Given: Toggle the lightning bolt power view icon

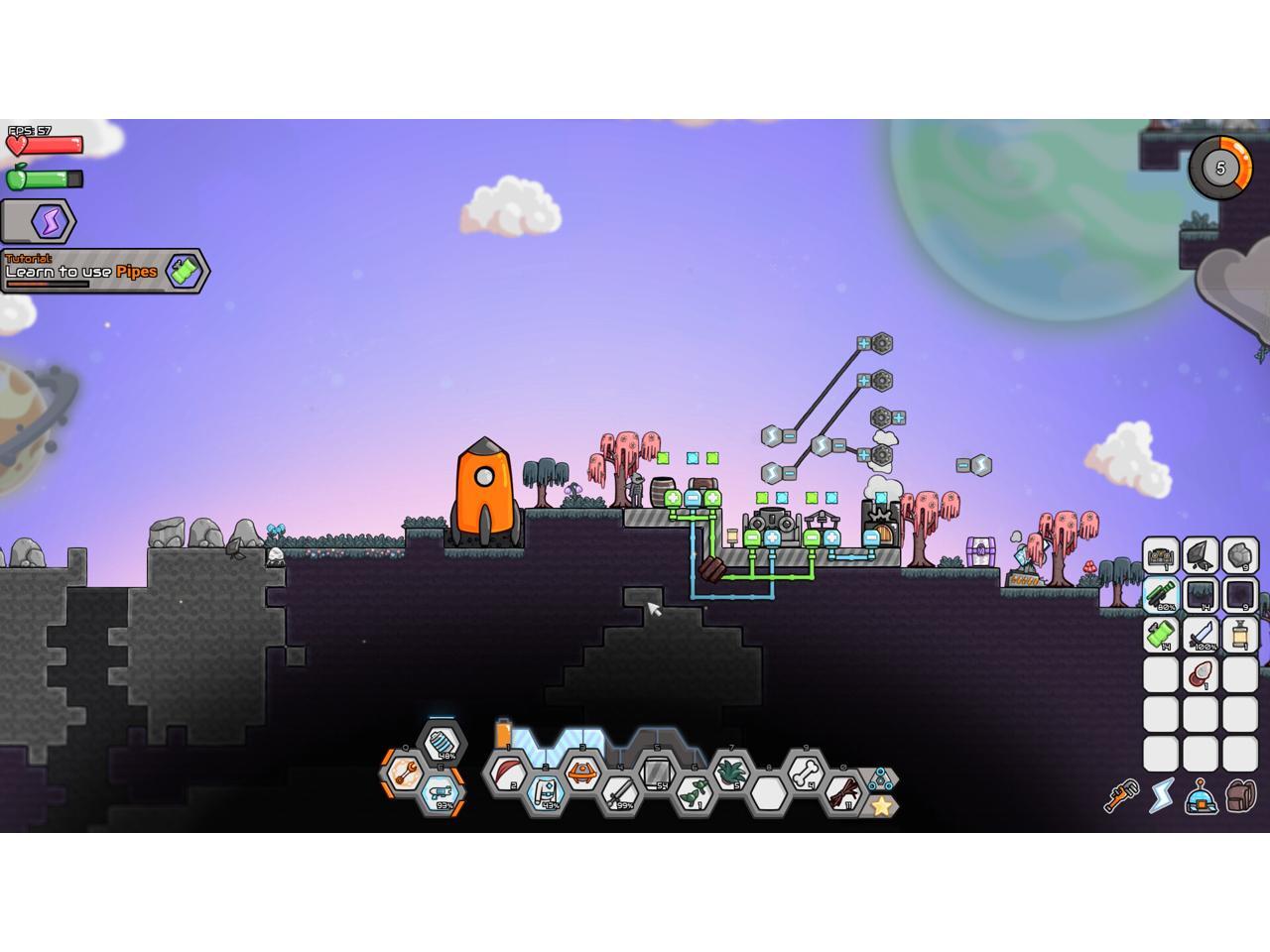Looking at the screenshot, I should (x=1161, y=795).
